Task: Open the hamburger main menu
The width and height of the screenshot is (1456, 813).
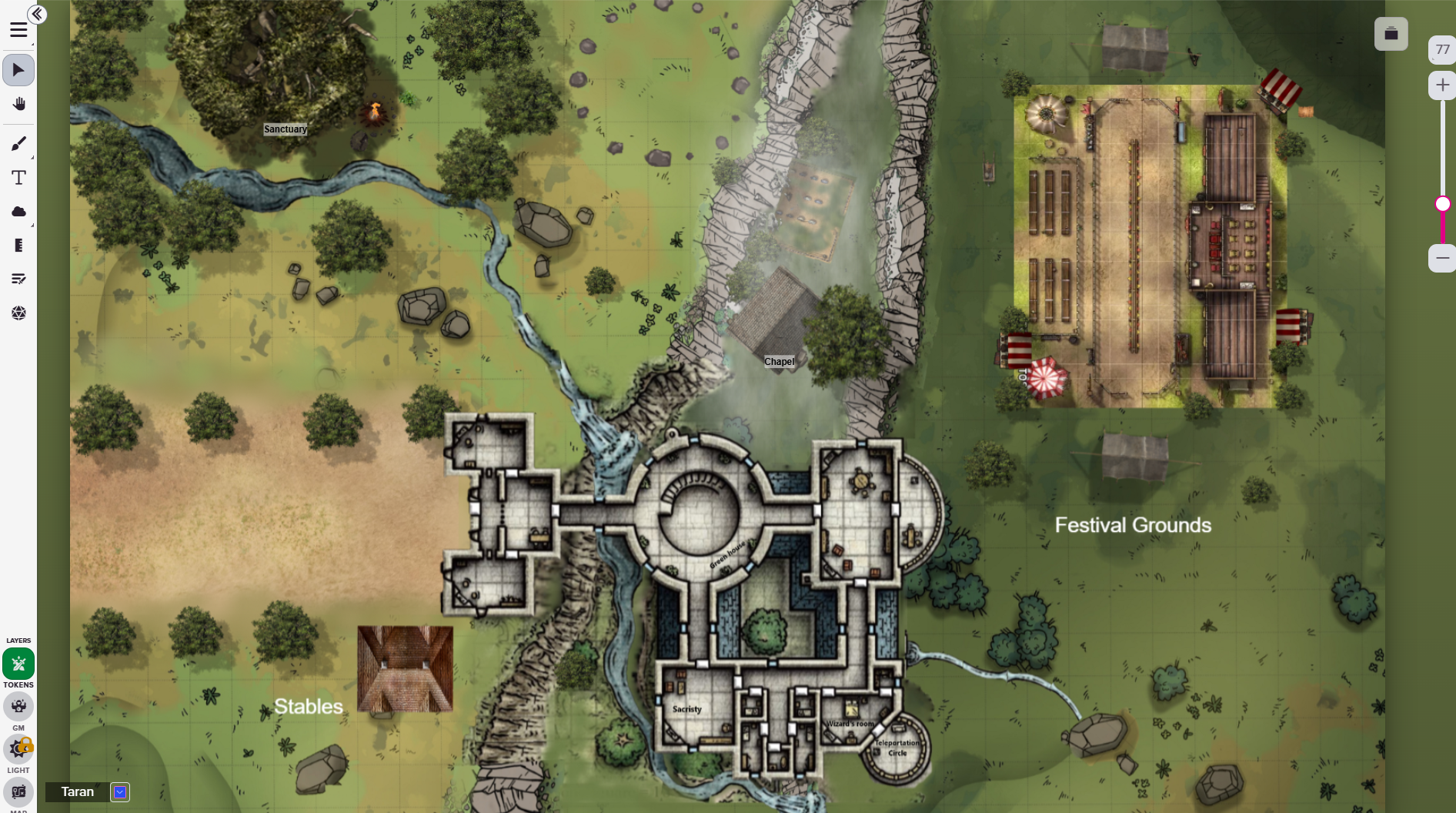Action: (x=18, y=30)
